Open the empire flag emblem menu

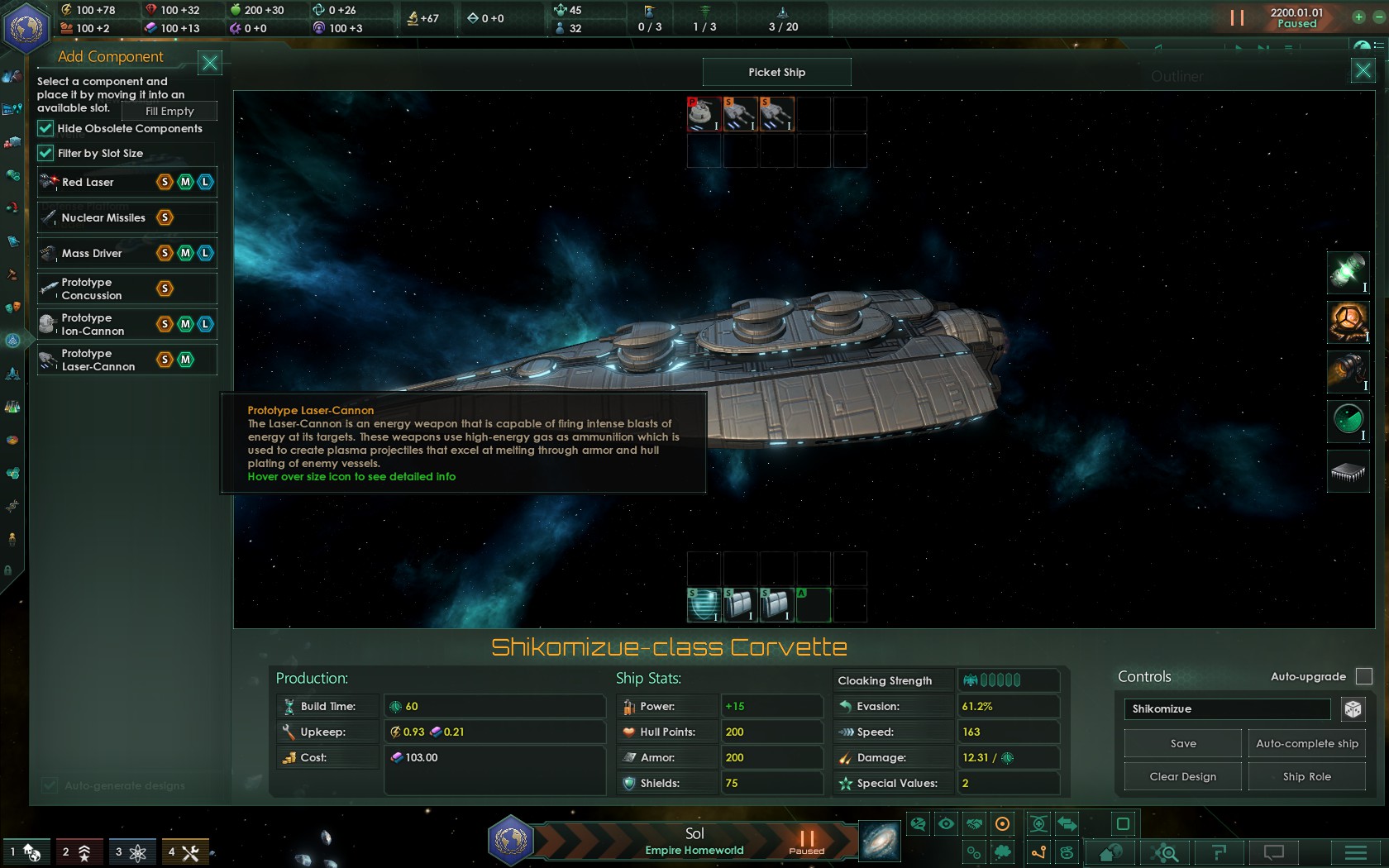click(26, 27)
